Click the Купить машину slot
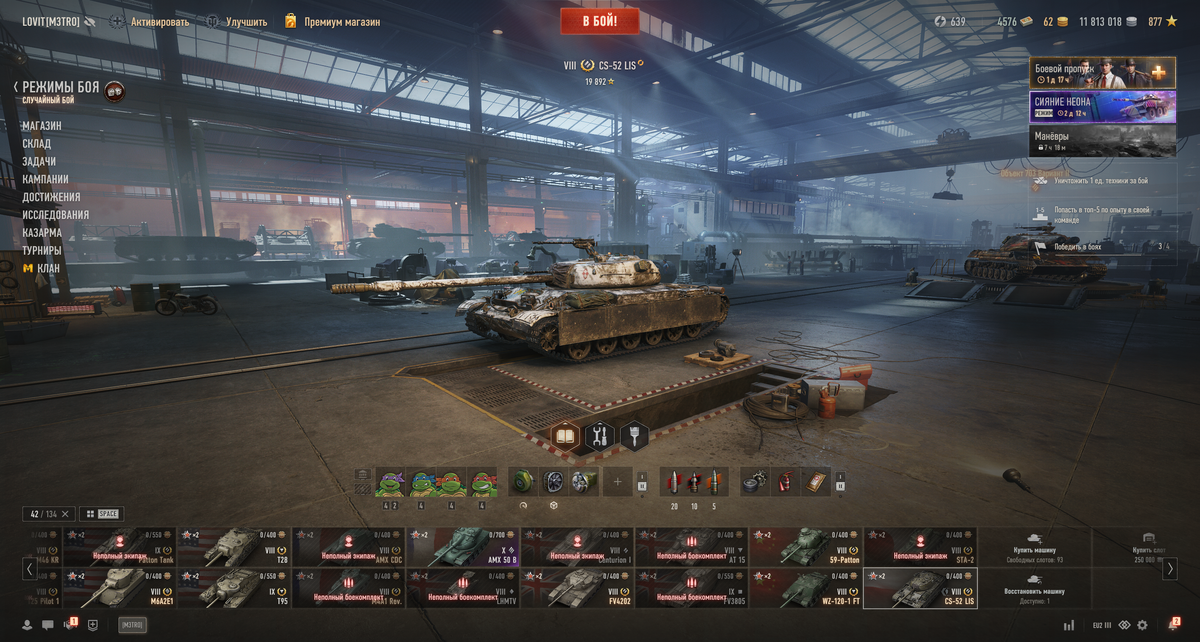This screenshot has height=642, width=1200. pos(1032,547)
